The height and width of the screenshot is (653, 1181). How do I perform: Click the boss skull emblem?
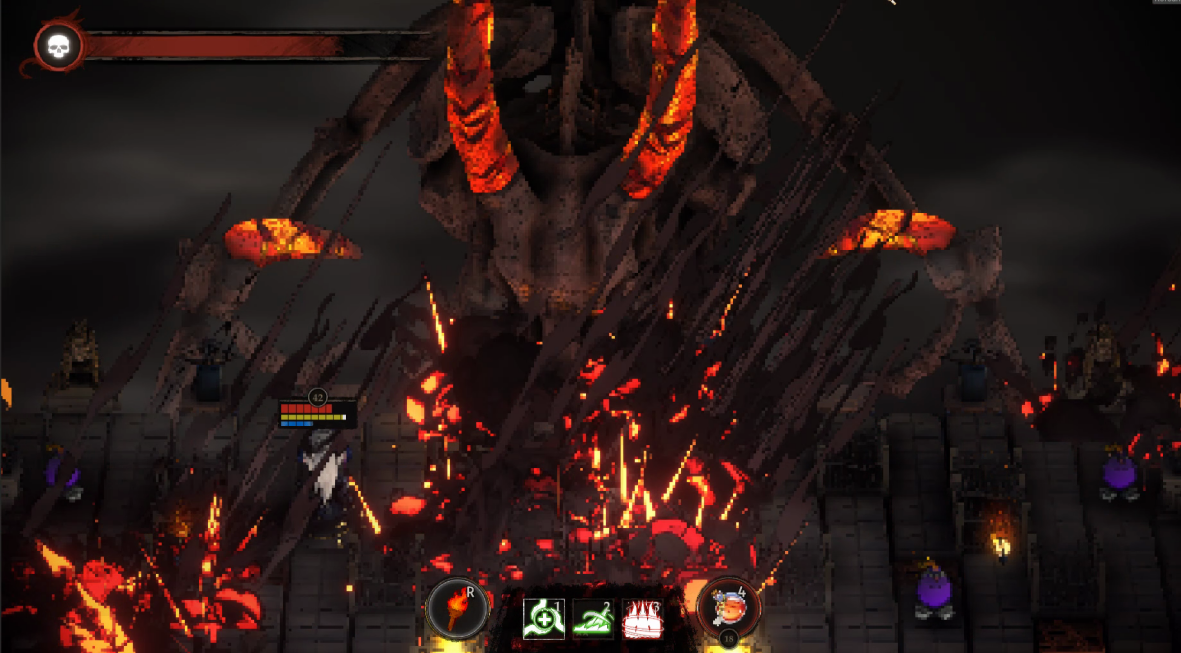[58, 46]
